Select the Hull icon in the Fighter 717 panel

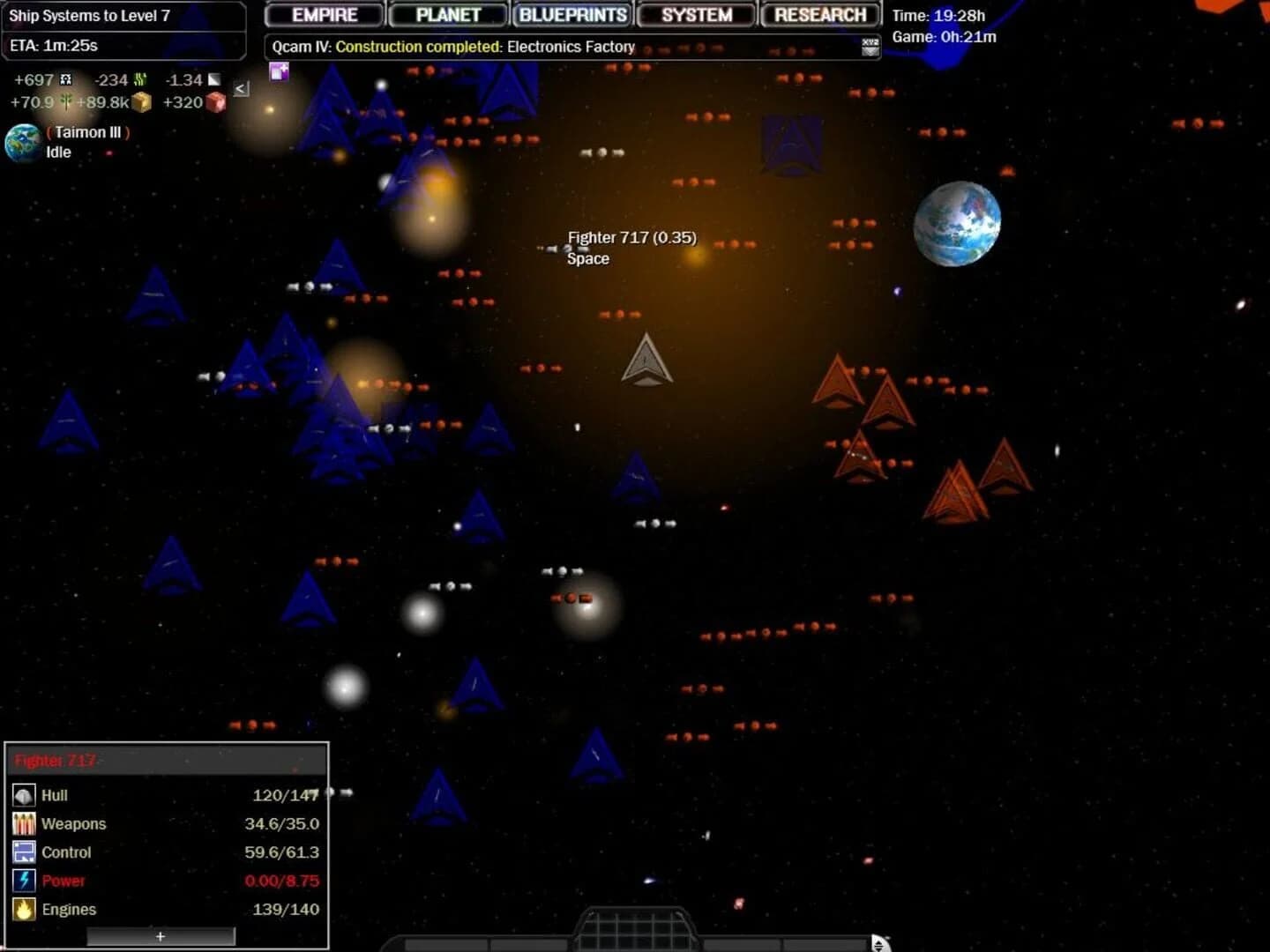pos(23,795)
